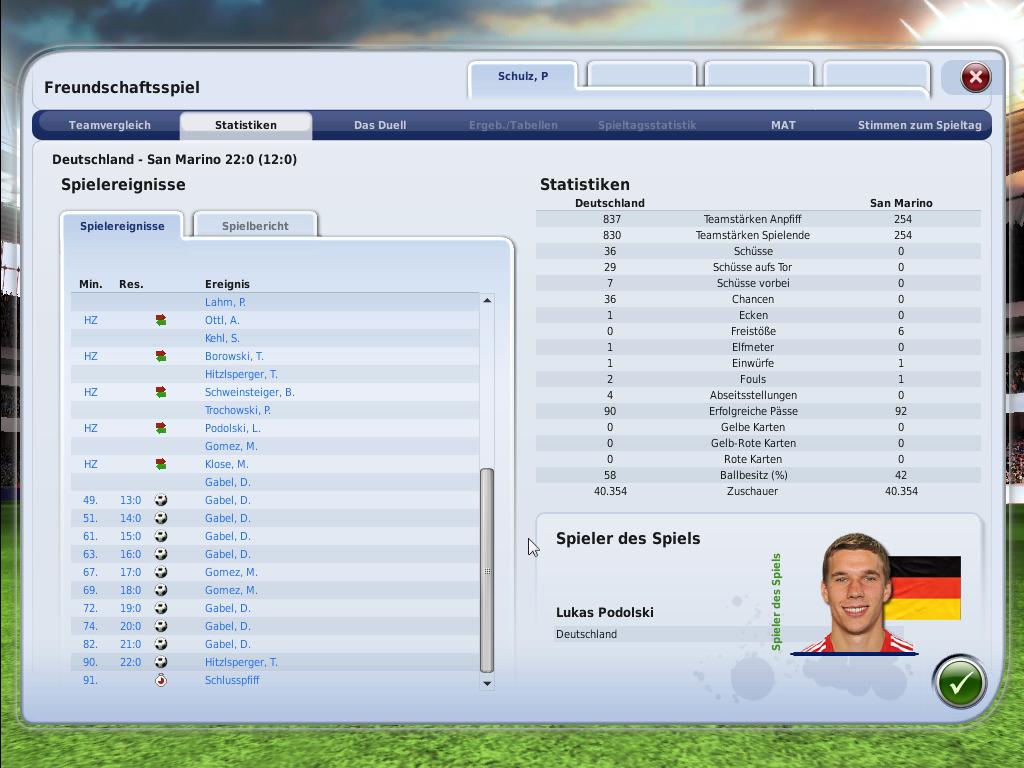The width and height of the screenshot is (1024, 768).
Task: Click the Schlusspfiff event row
Action: 232,680
